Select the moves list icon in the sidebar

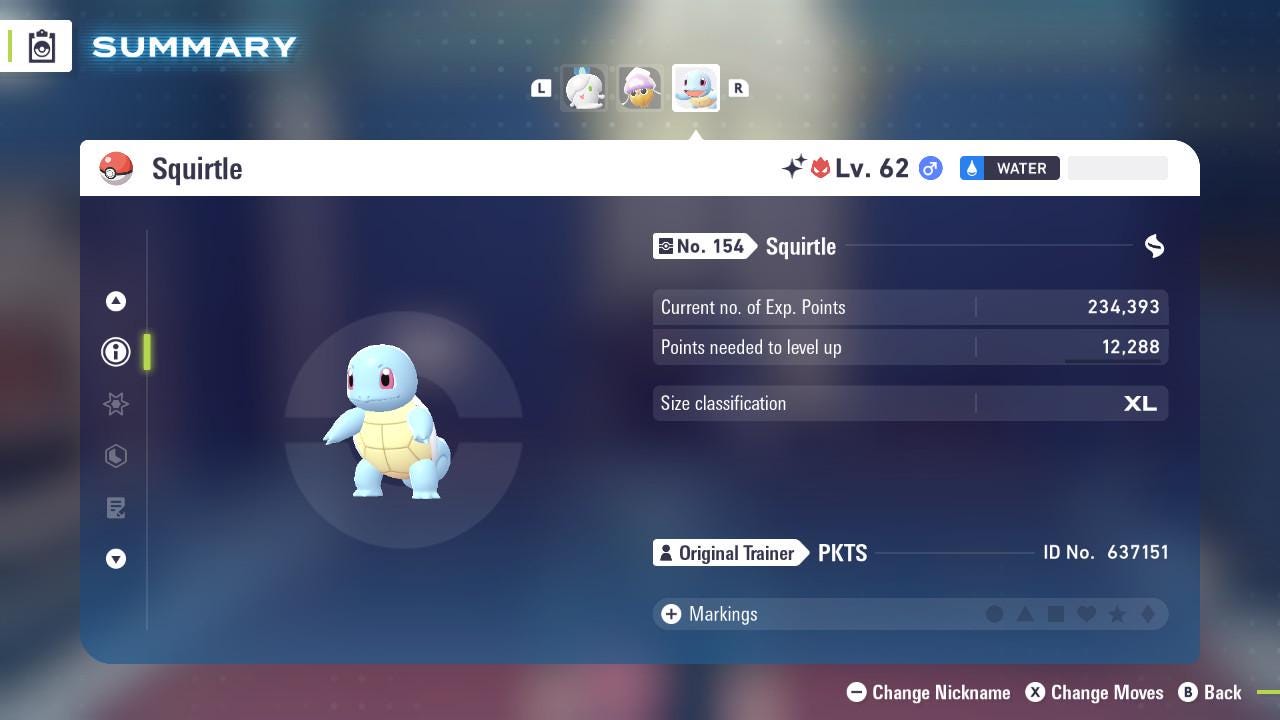click(116, 508)
